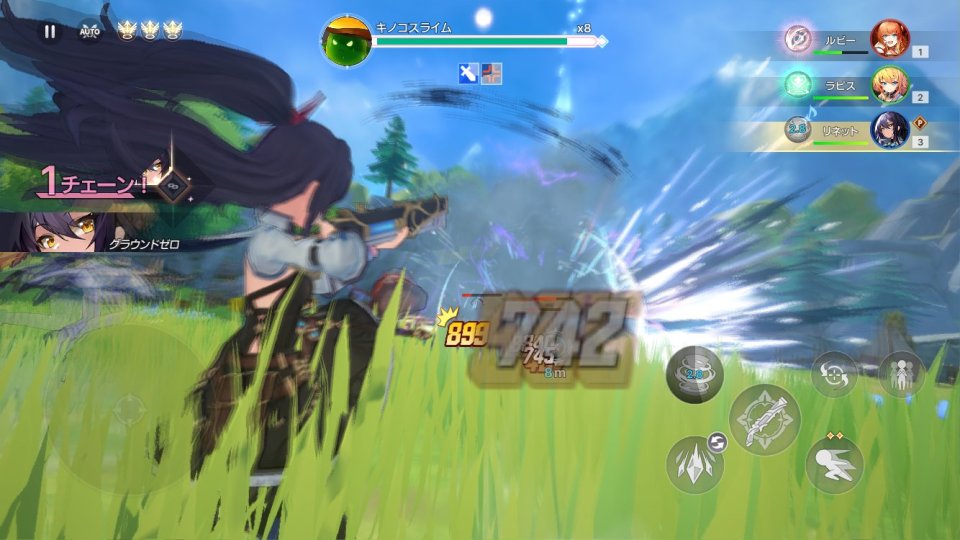Screen dimensions: 960x540
Task: Toggle AUTO battle mode
Action: [89, 31]
